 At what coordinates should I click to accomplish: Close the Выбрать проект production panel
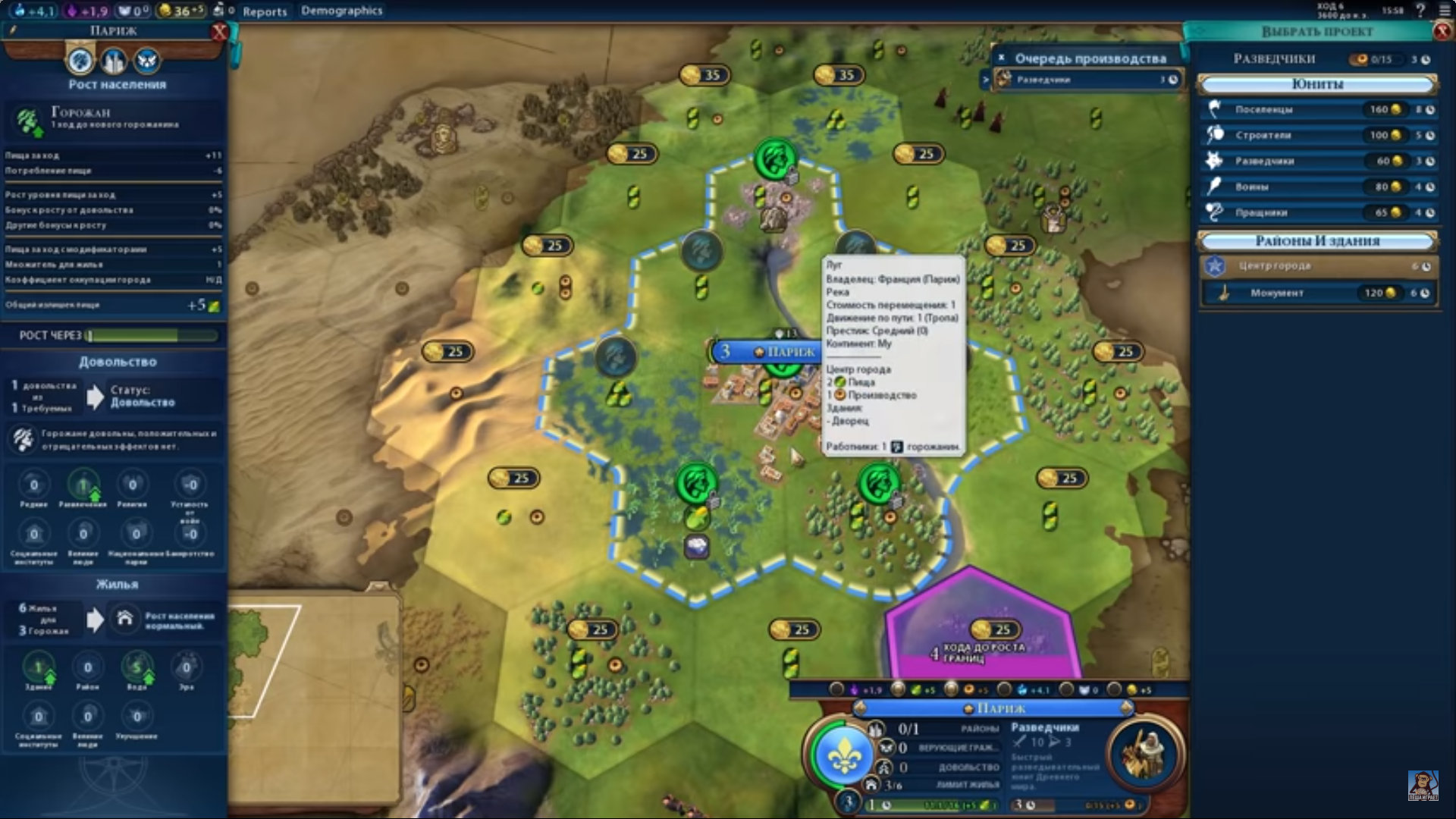tap(1442, 32)
